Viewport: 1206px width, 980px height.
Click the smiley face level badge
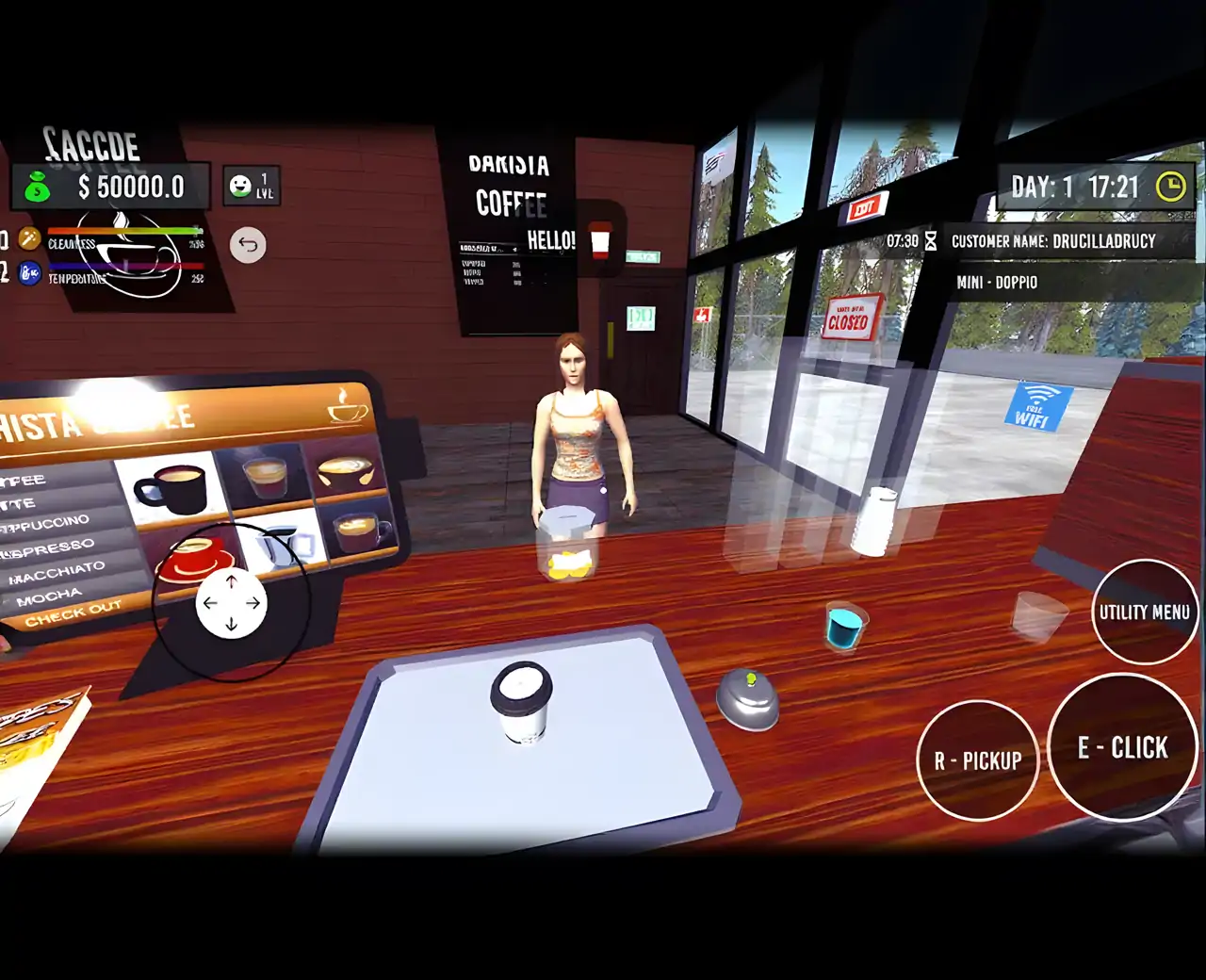click(x=241, y=186)
